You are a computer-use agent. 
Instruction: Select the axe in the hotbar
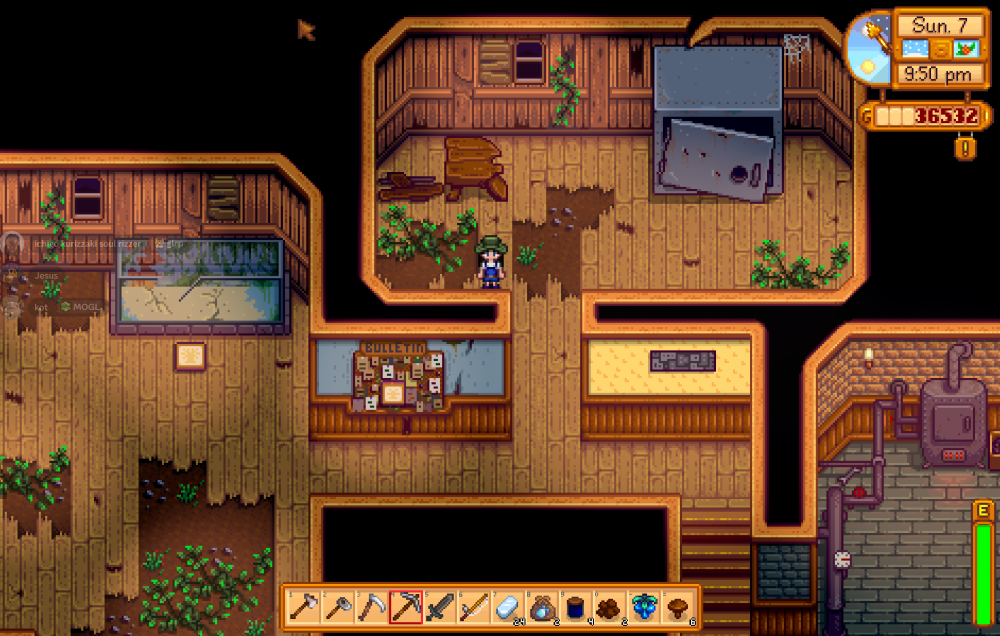(x=303, y=607)
